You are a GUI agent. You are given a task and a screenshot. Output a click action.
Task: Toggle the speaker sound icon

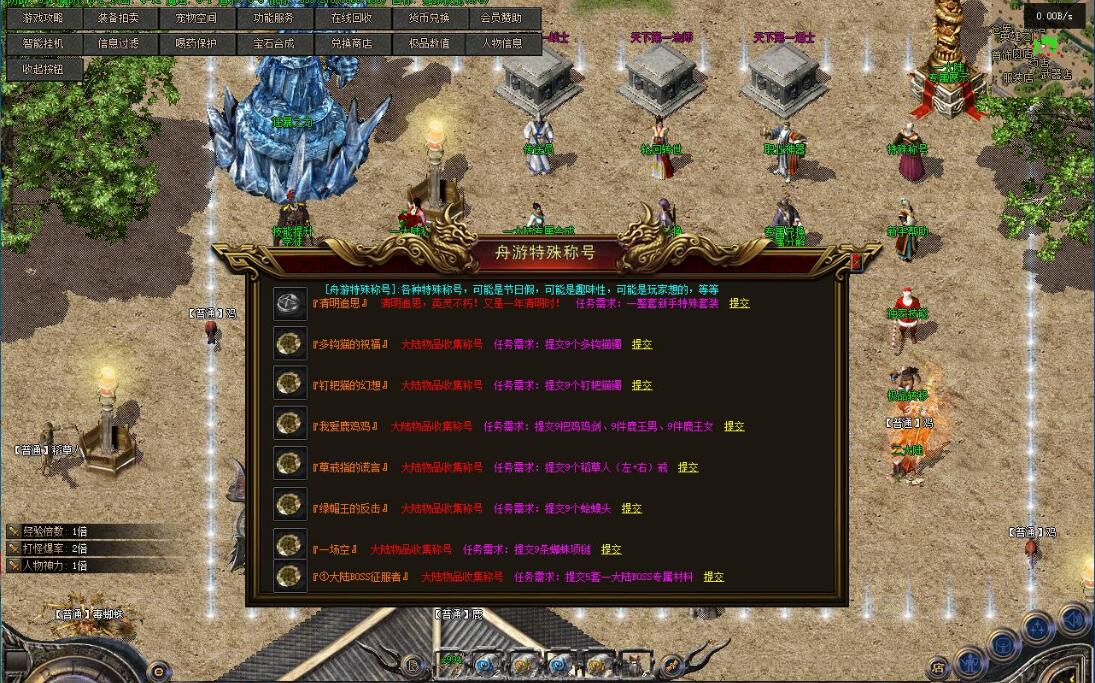click(x=1073, y=620)
